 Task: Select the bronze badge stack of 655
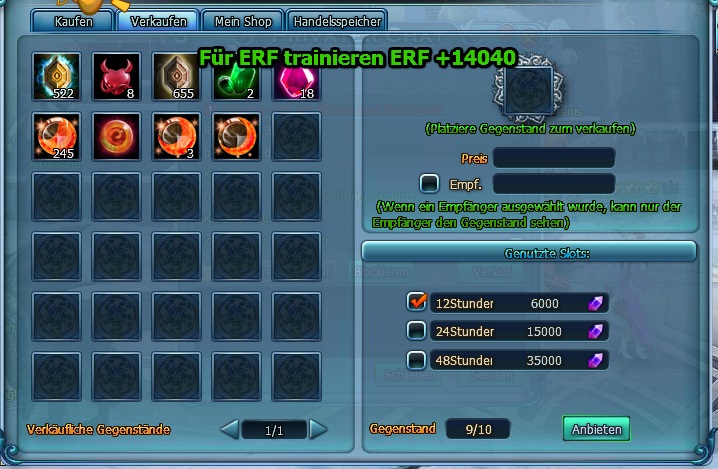pyautogui.click(x=176, y=77)
